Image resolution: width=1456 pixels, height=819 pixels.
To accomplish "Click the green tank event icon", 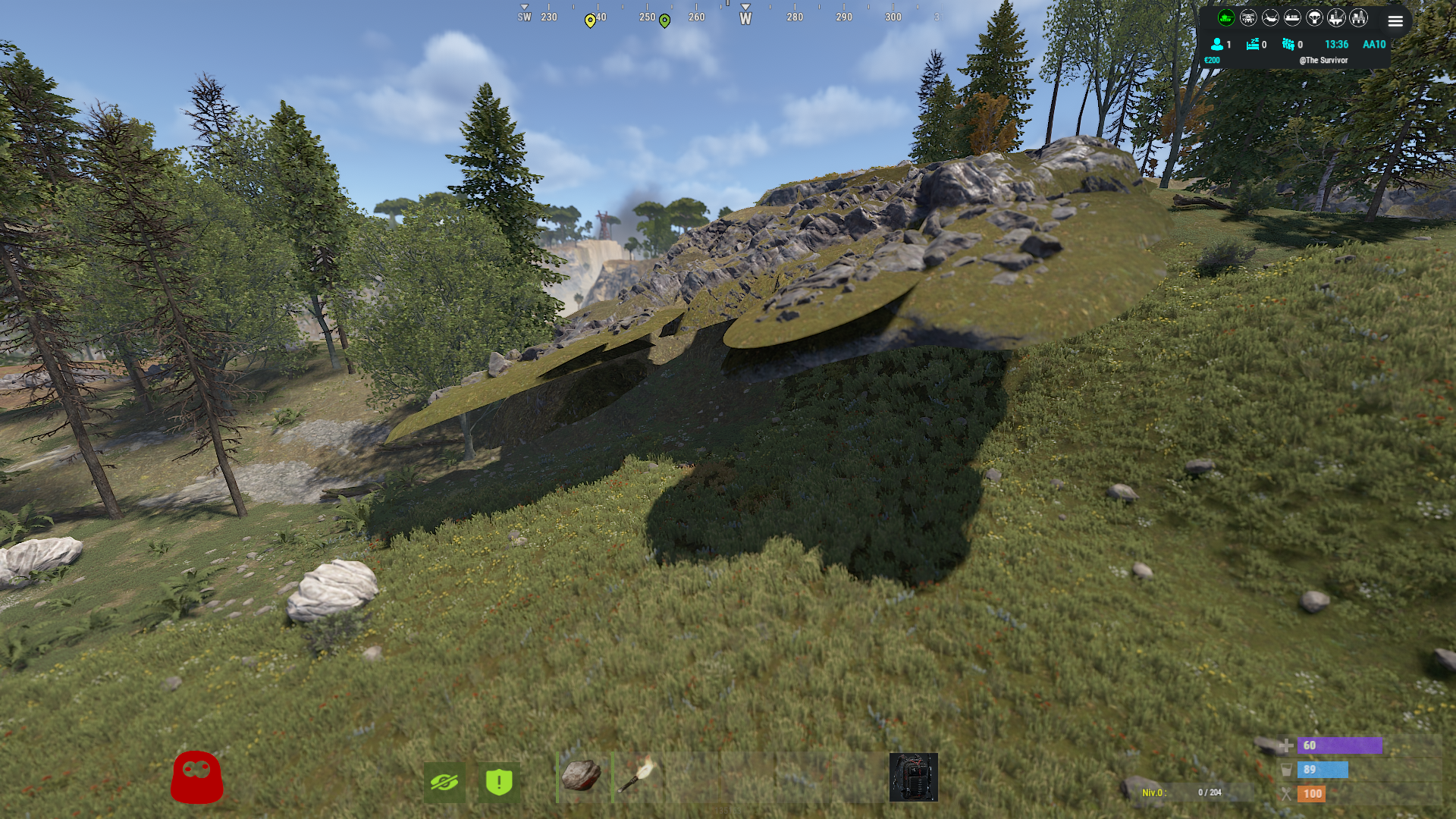I will coord(1226,17).
